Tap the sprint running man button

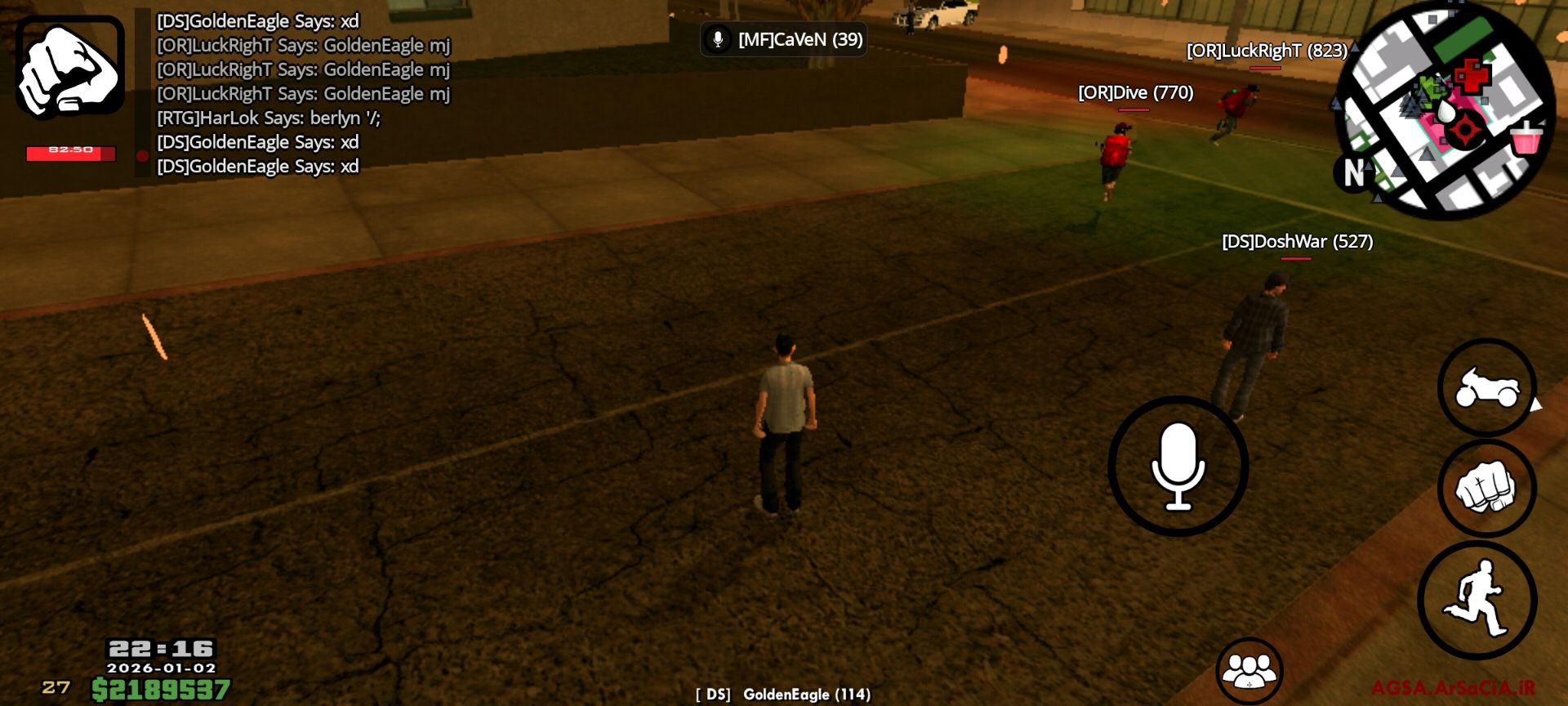[x=1477, y=600]
